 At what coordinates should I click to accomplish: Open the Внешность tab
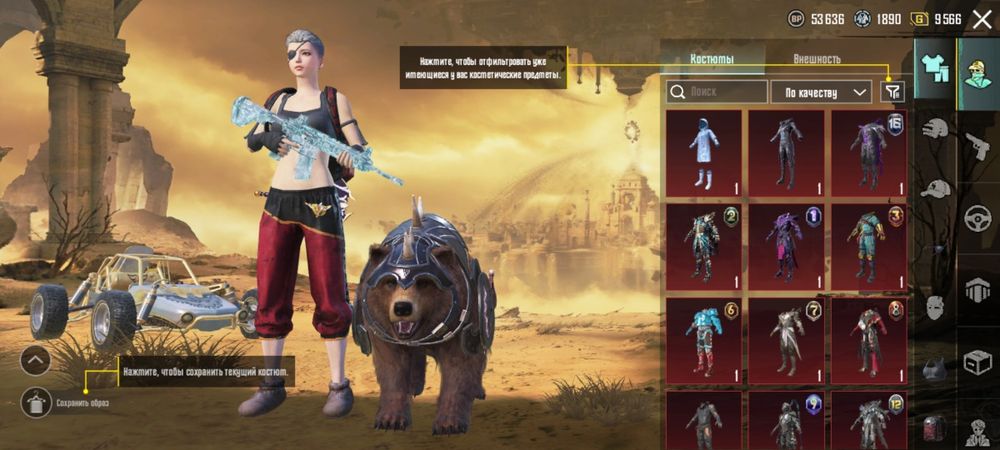click(x=817, y=59)
